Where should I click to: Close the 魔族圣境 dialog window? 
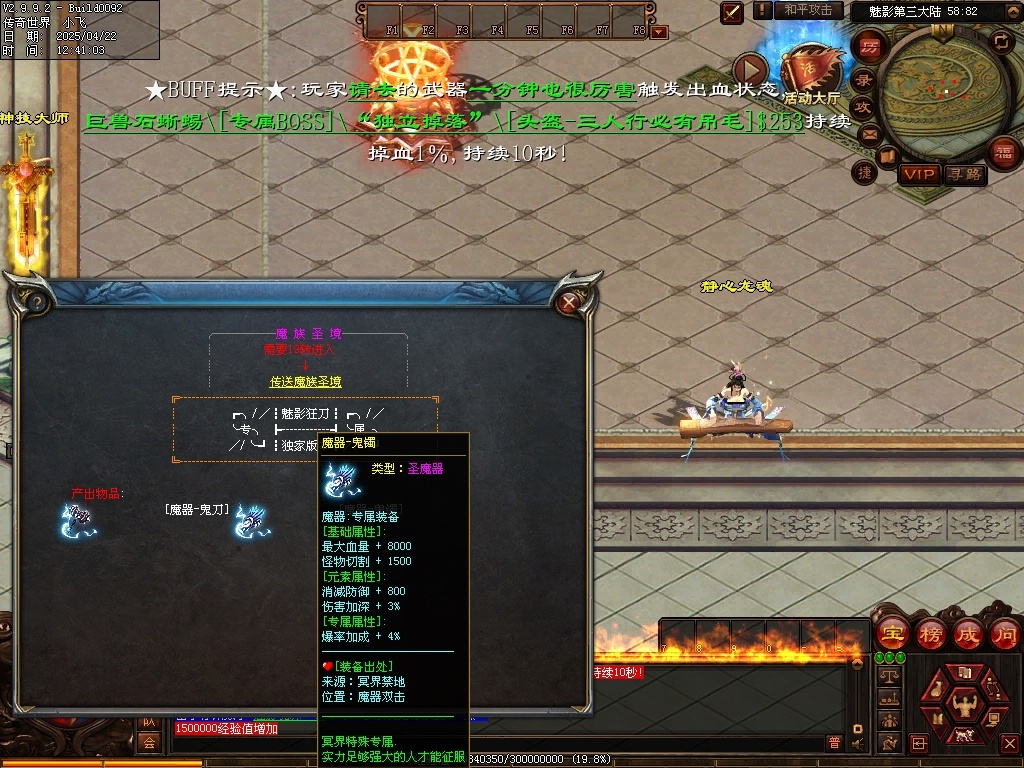[x=570, y=301]
